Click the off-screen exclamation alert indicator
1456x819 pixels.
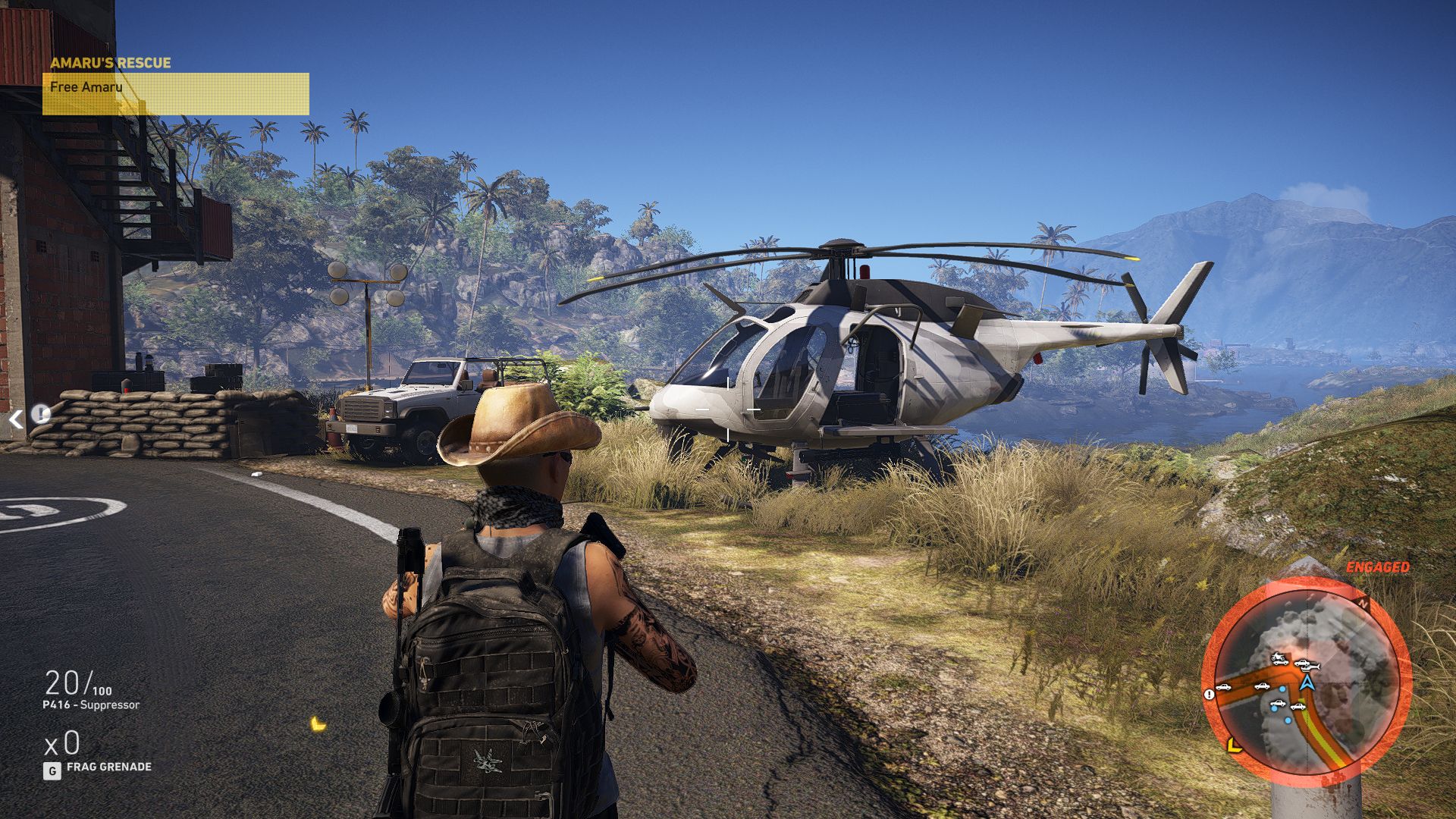point(40,414)
